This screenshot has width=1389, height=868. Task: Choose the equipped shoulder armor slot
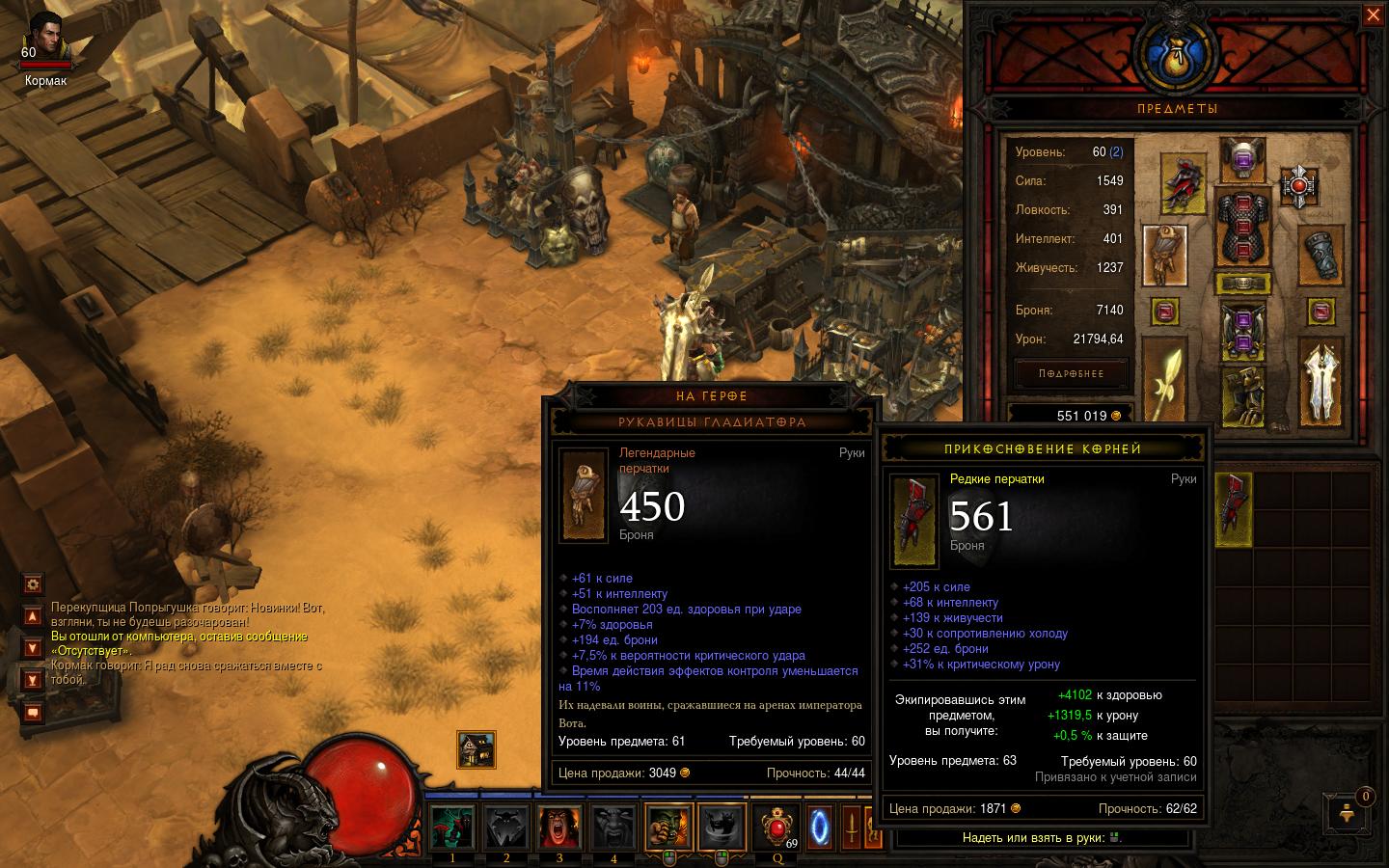(1185, 182)
